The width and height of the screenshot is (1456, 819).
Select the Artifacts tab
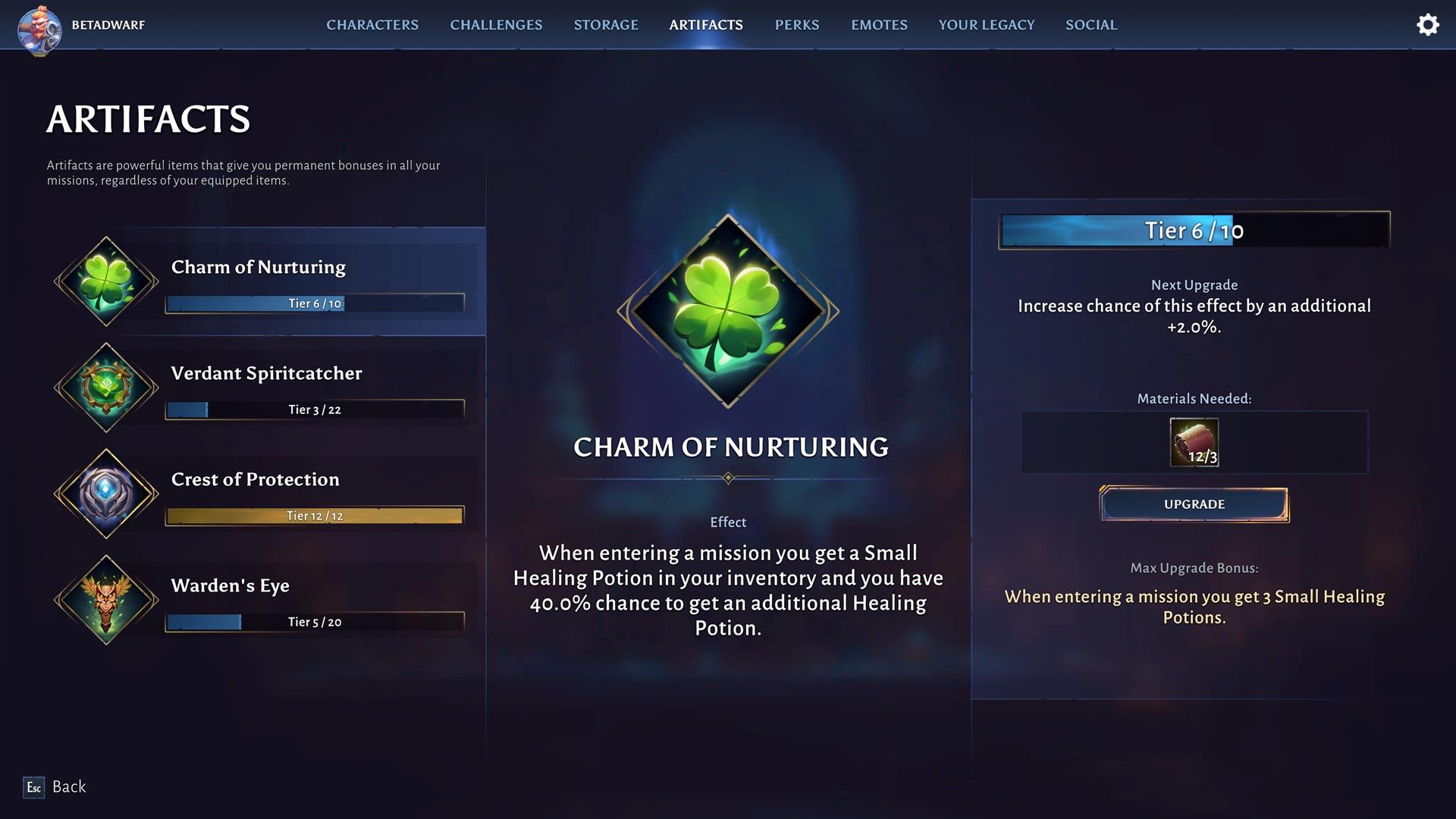click(706, 25)
